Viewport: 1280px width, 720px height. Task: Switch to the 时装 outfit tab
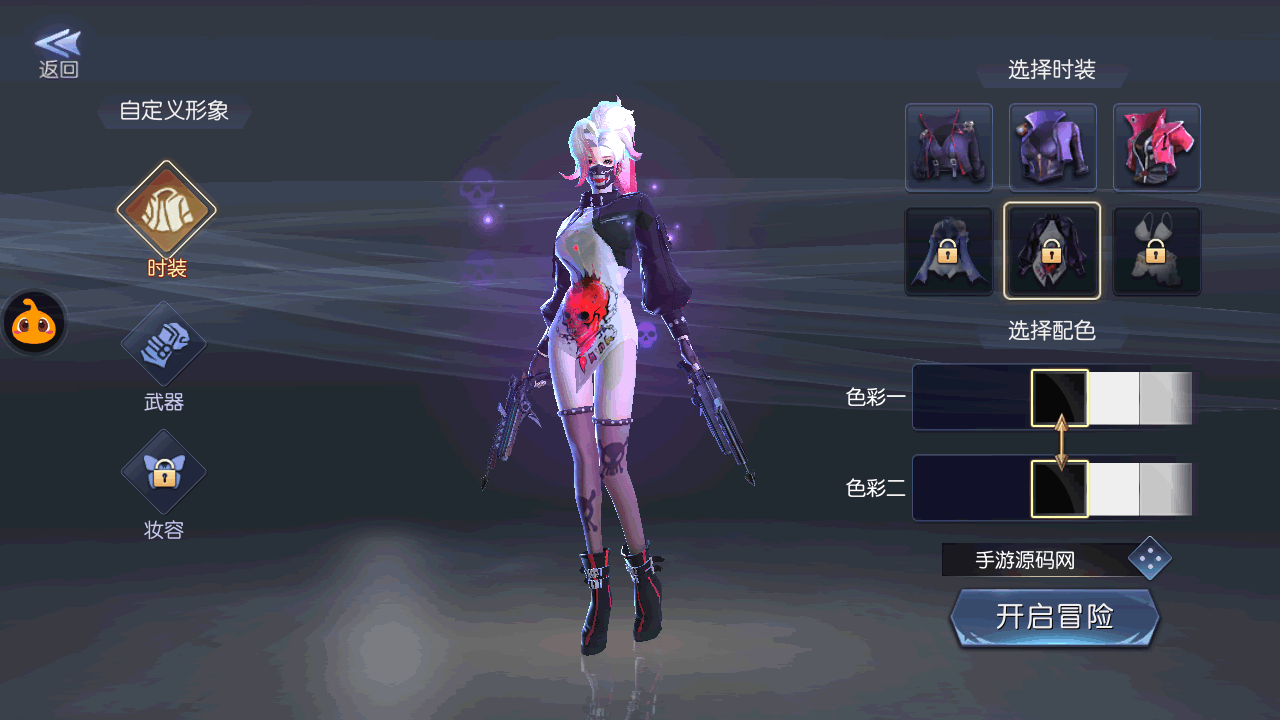(x=166, y=210)
